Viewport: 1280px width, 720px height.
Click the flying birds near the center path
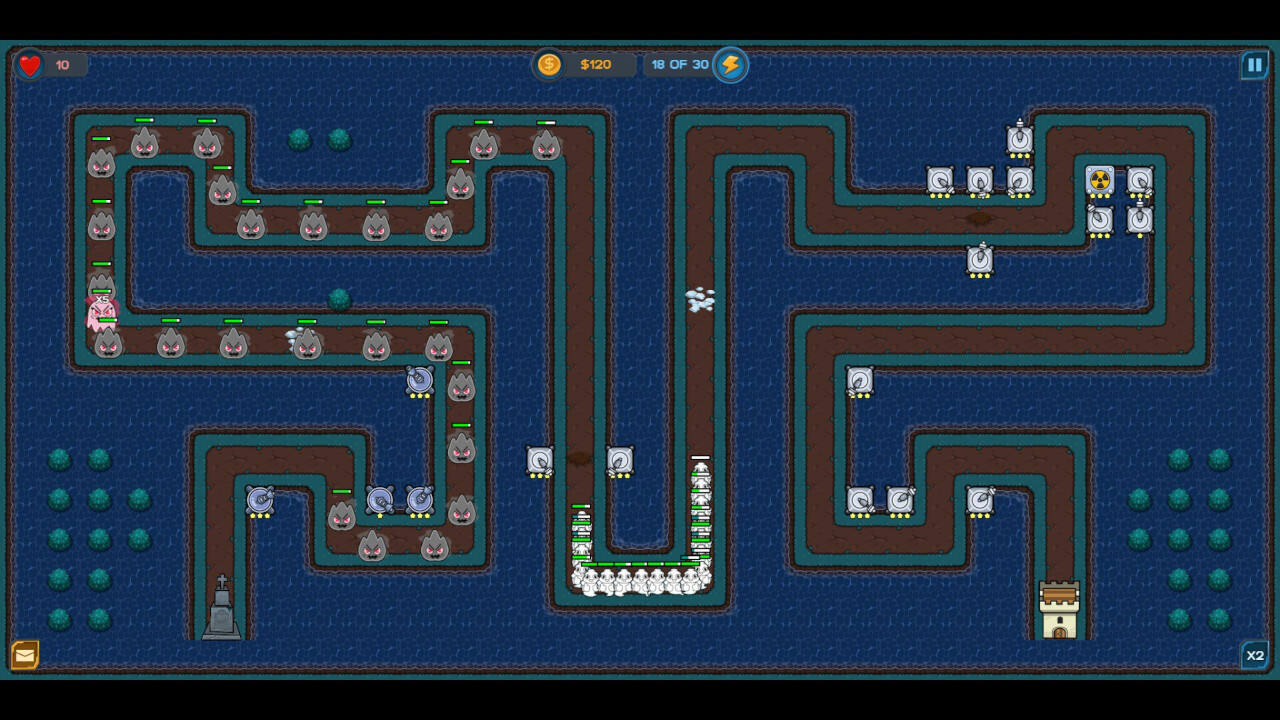click(700, 300)
